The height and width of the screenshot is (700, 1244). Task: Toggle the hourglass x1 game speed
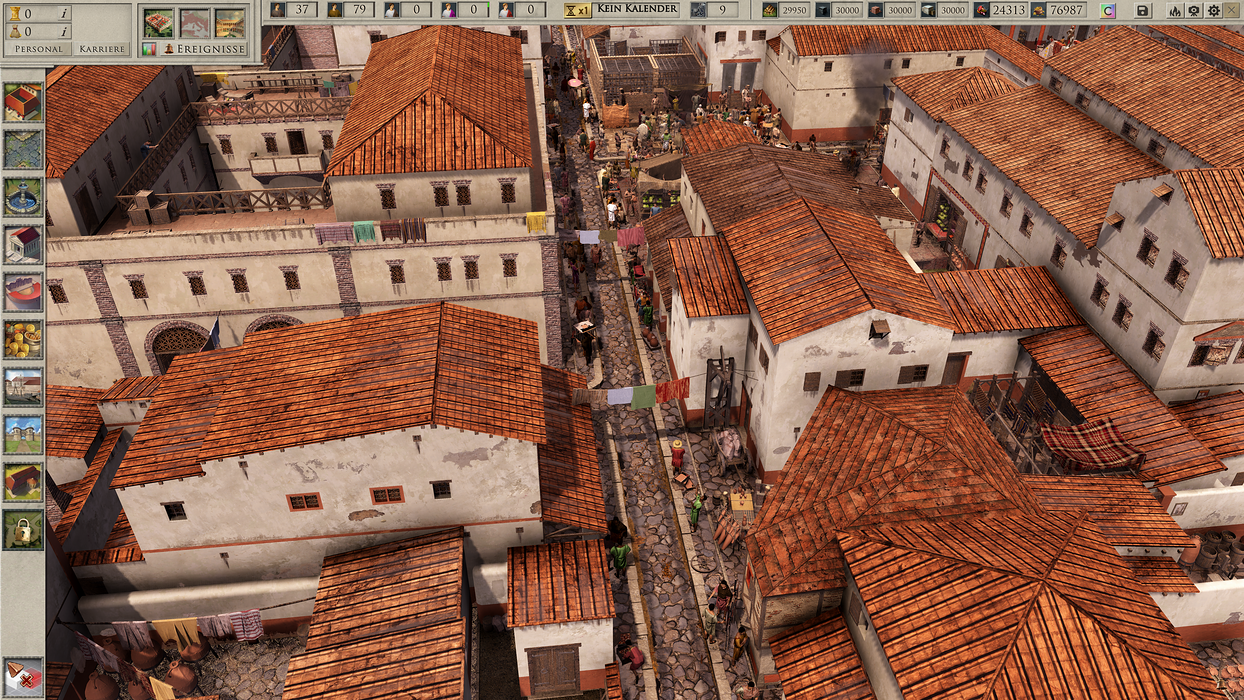click(577, 10)
